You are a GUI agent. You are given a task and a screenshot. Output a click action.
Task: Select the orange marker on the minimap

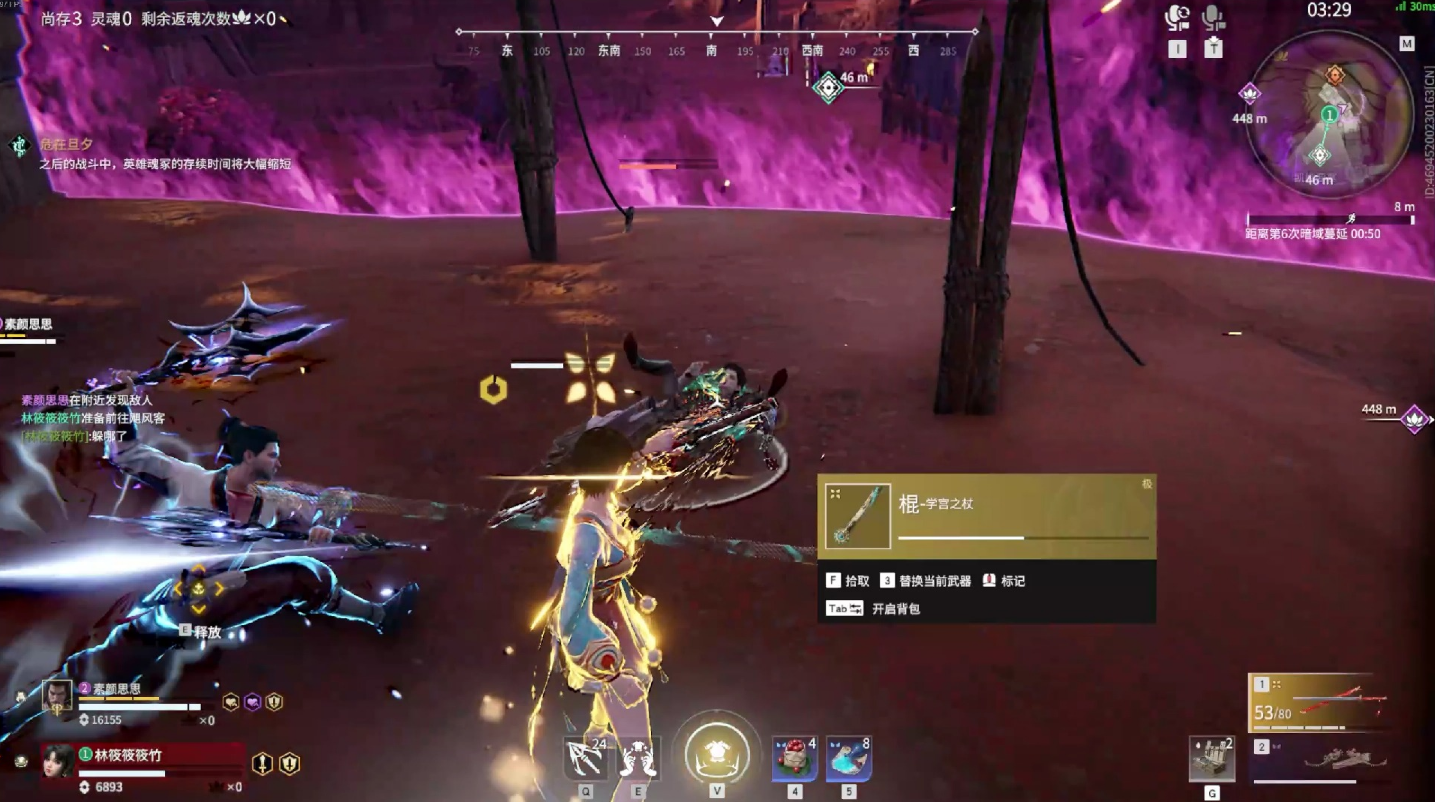click(x=1334, y=75)
